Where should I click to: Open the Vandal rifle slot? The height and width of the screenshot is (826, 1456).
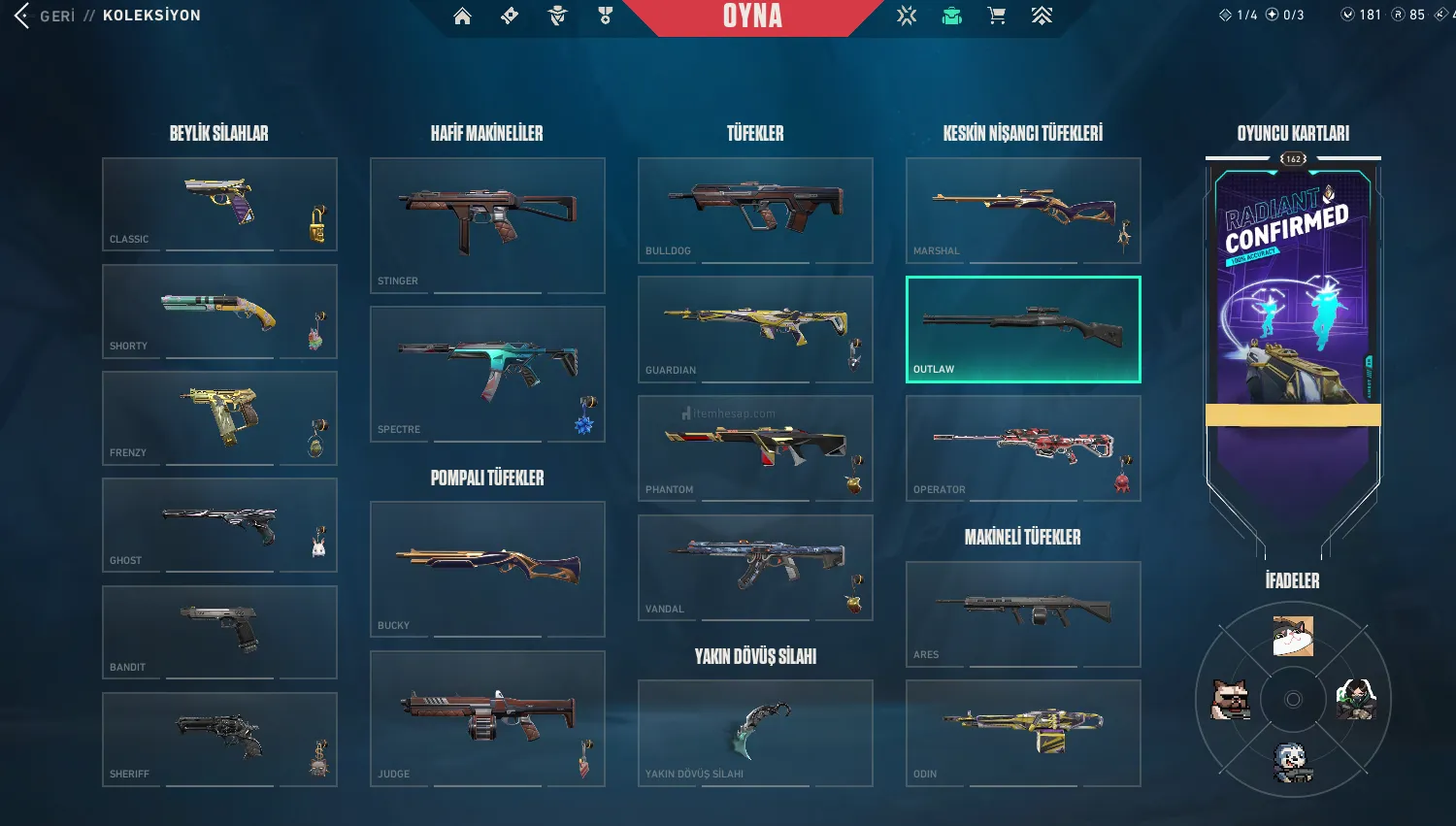coord(755,567)
